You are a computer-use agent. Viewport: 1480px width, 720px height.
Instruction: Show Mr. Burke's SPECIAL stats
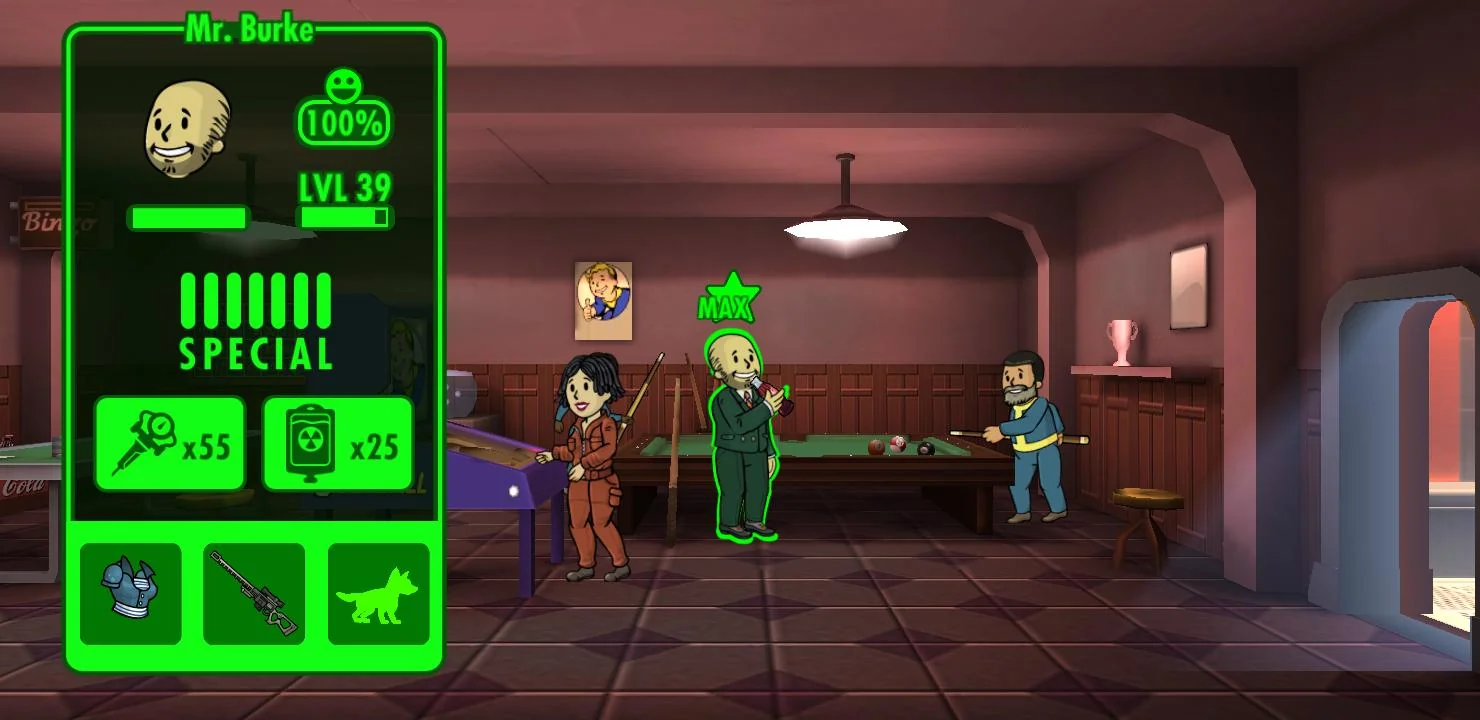pos(255,320)
